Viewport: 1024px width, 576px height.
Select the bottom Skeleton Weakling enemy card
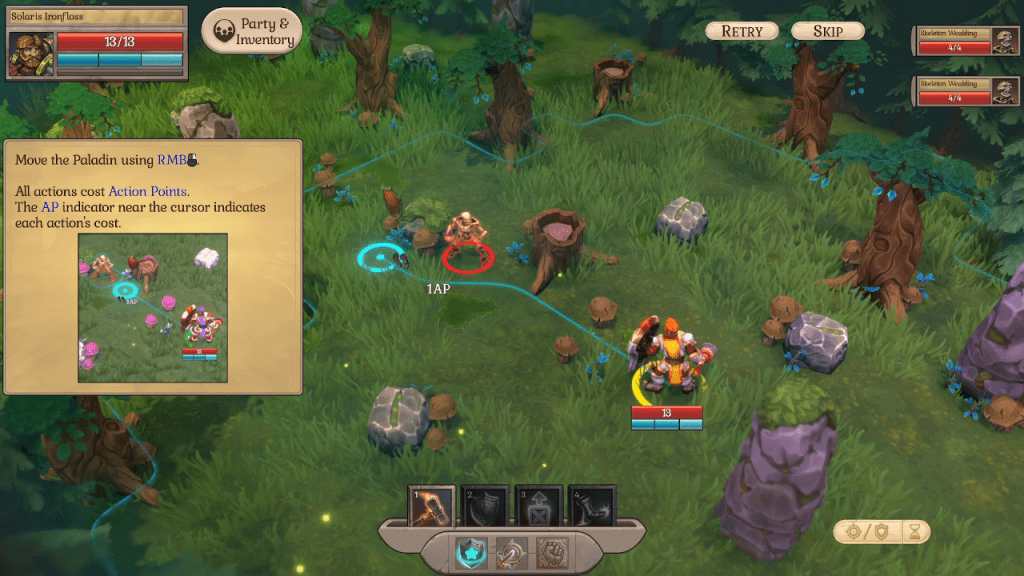pyautogui.click(x=966, y=91)
